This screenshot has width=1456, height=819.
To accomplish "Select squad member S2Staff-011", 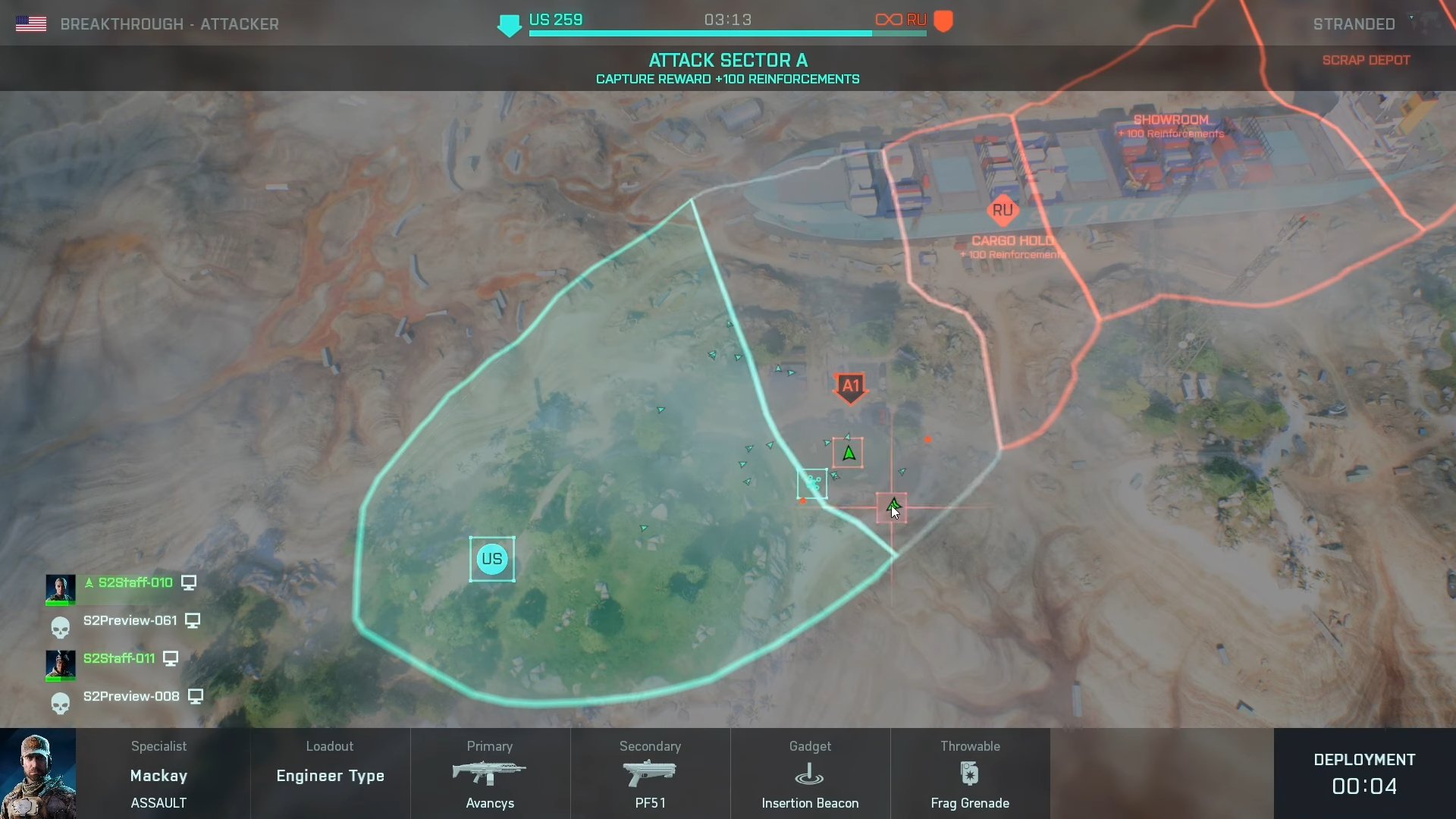I will click(x=121, y=658).
